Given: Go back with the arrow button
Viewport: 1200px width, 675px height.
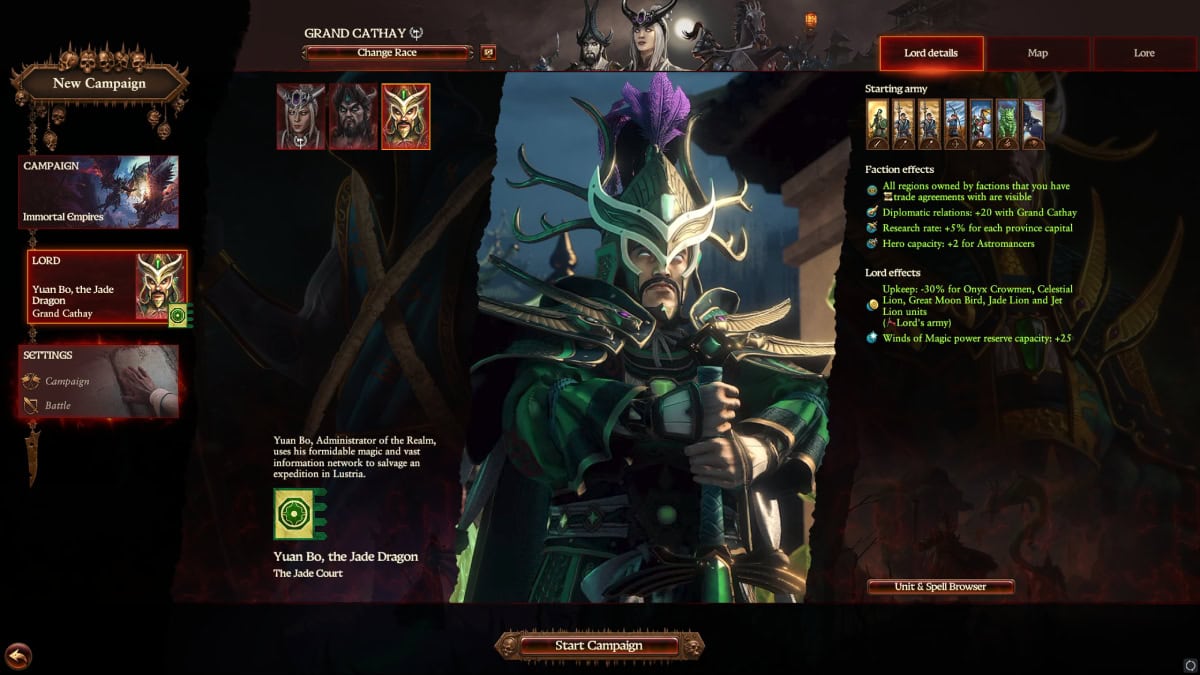Looking at the screenshot, I should click(x=18, y=656).
